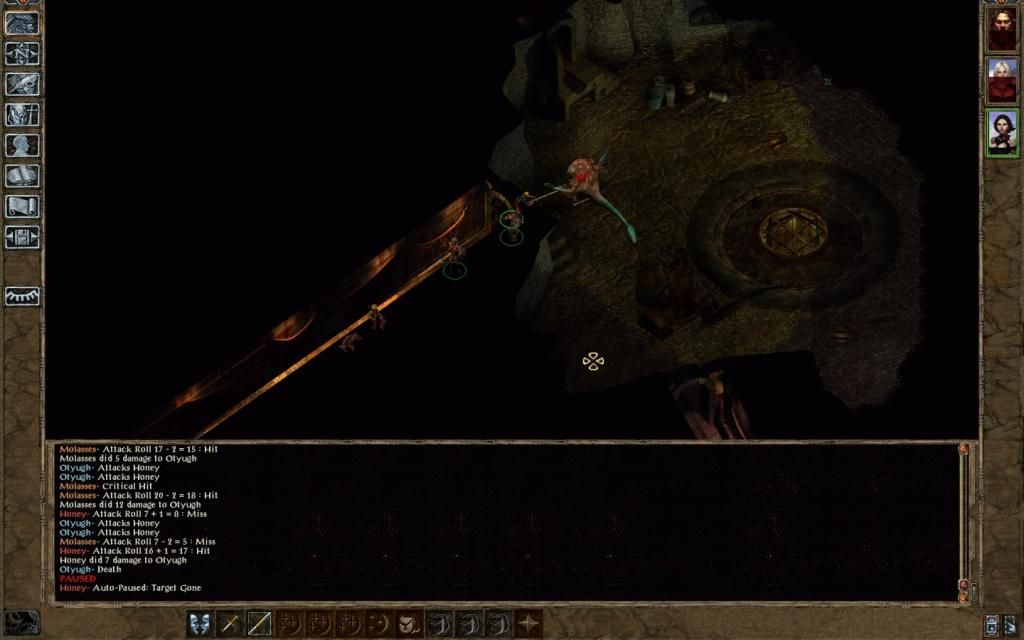Return to game with the dragon button
Image resolution: width=1024 pixels, height=640 pixels.
(x=22, y=23)
